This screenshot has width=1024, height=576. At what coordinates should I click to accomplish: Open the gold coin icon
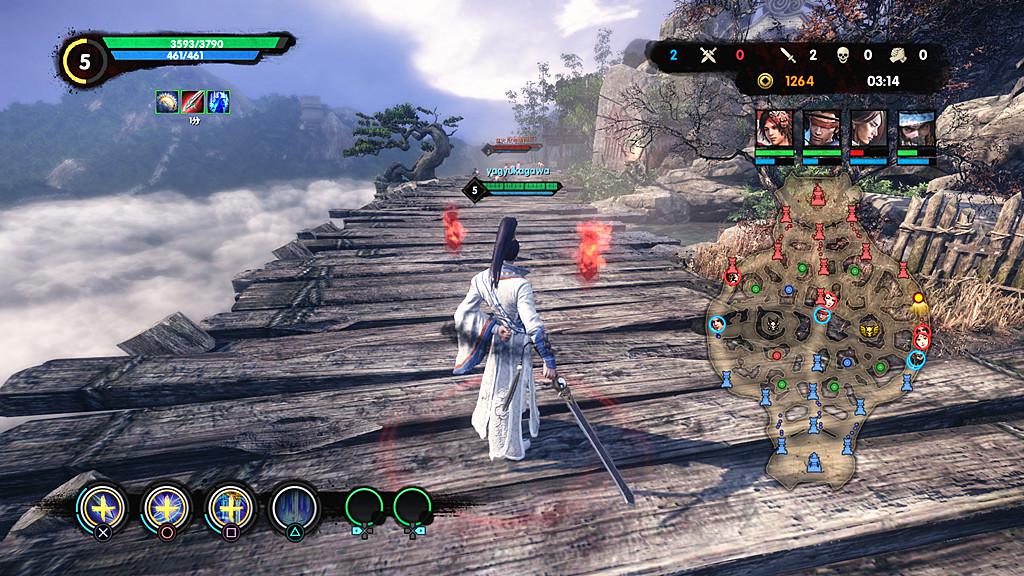click(x=765, y=80)
